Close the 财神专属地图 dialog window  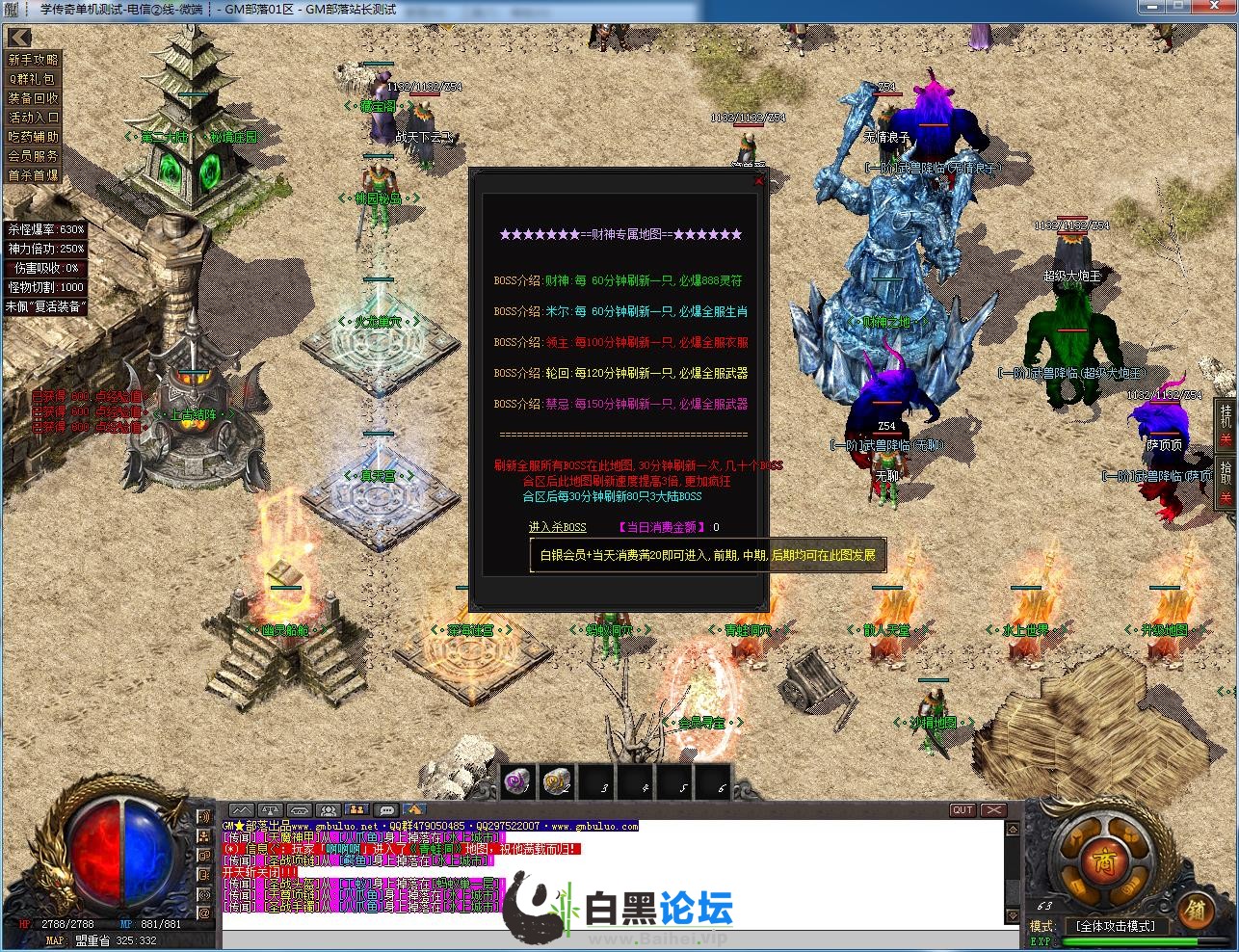point(759,179)
